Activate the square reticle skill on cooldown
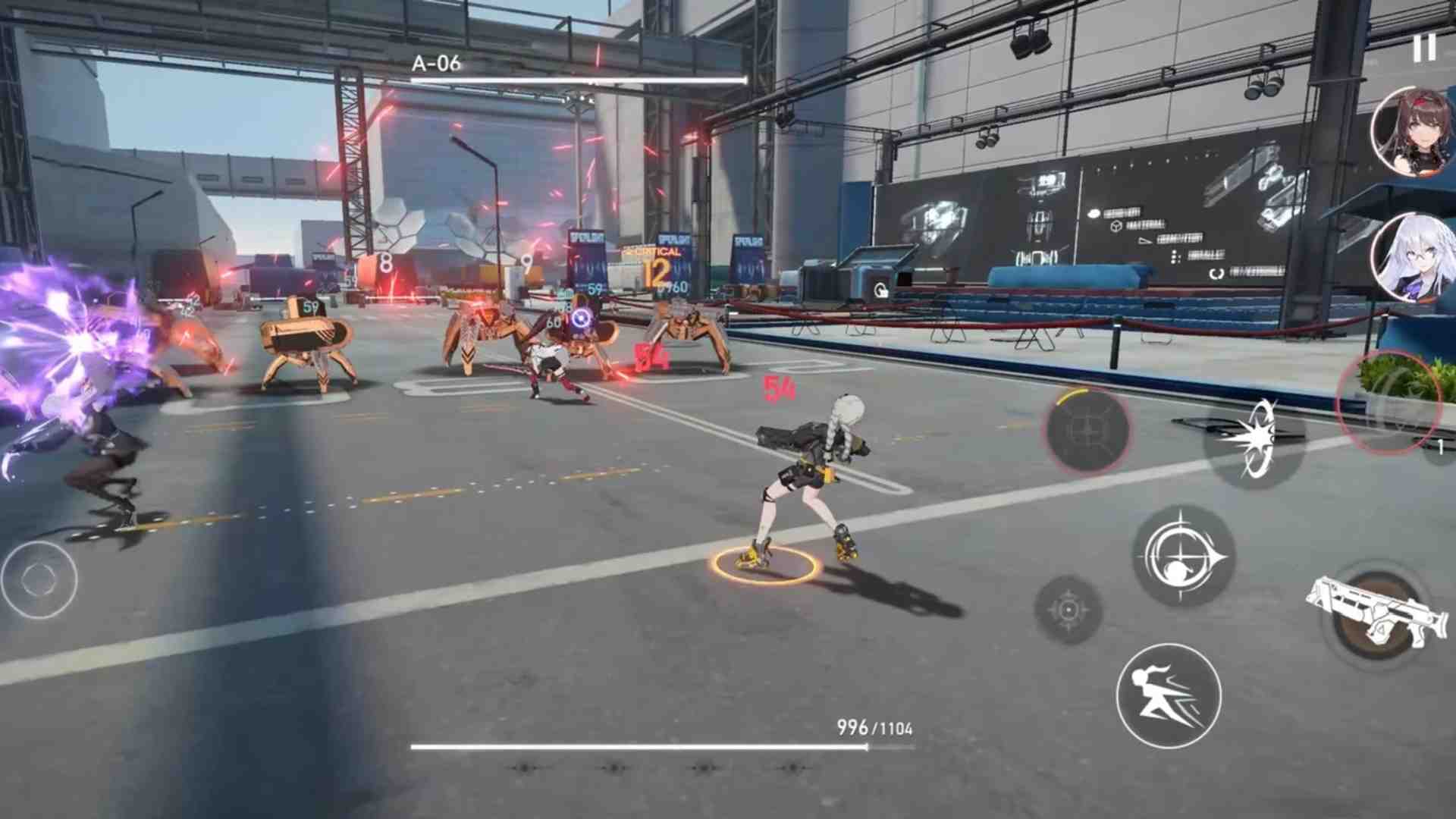Image resolution: width=1456 pixels, height=819 pixels. (x=1087, y=431)
